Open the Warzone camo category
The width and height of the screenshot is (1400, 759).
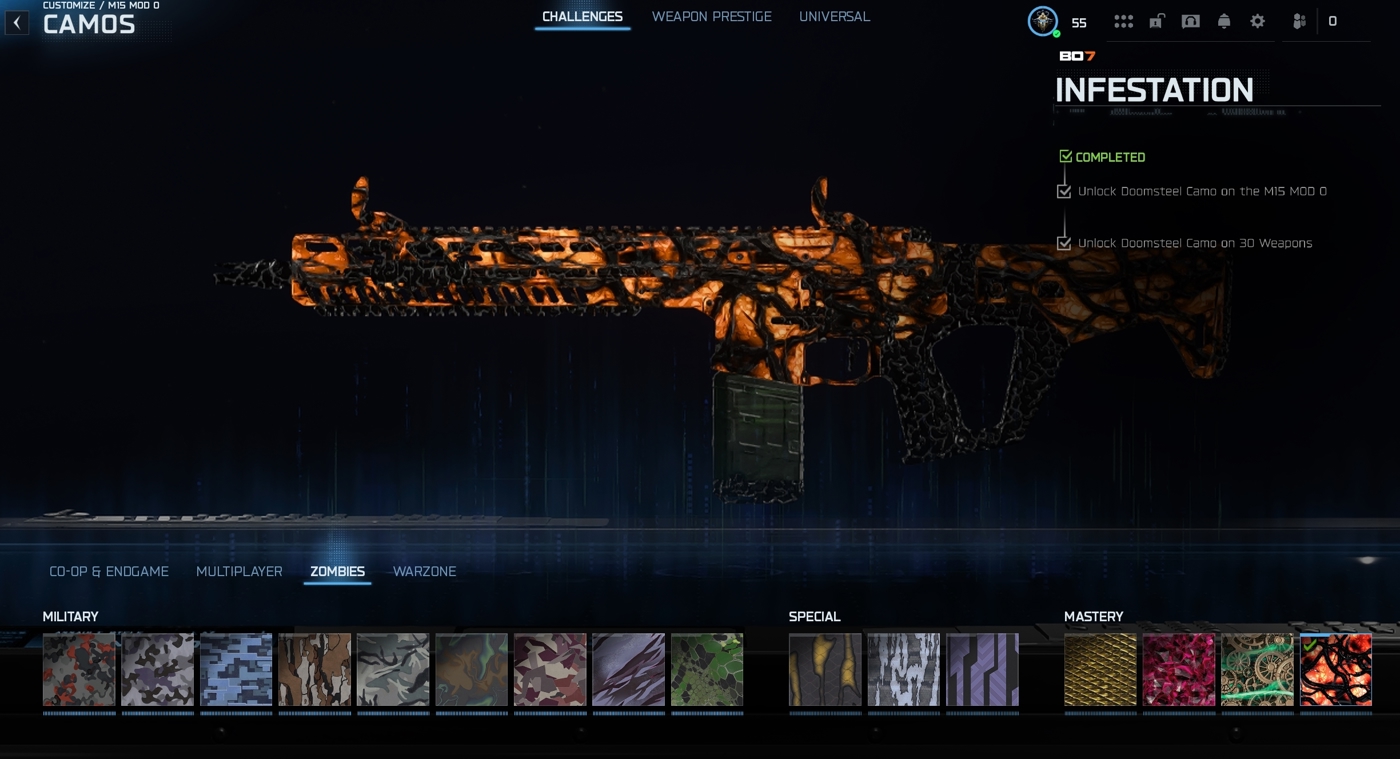[424, 572]
